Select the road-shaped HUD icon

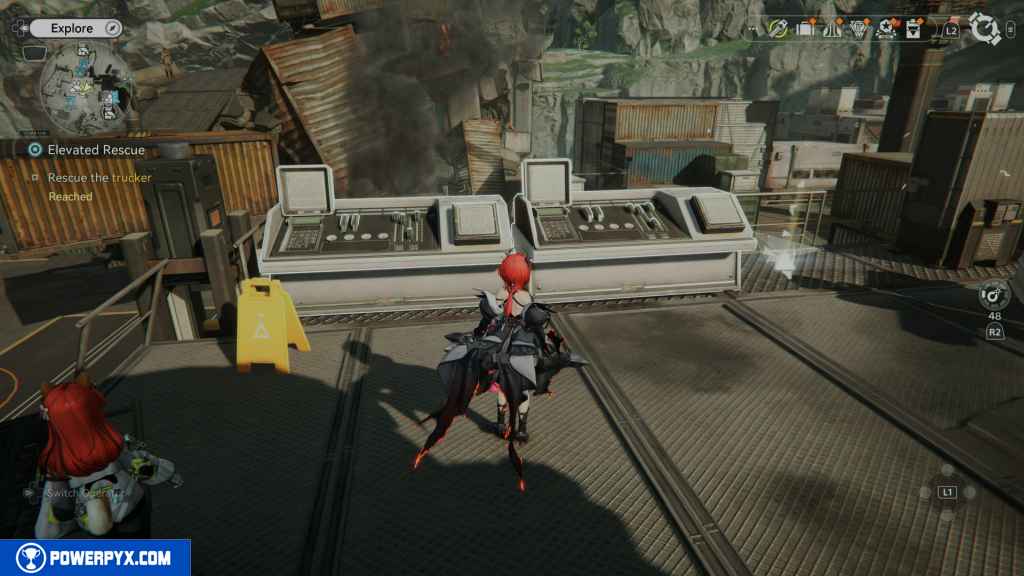pyautogui.click(x=832, y=29)
